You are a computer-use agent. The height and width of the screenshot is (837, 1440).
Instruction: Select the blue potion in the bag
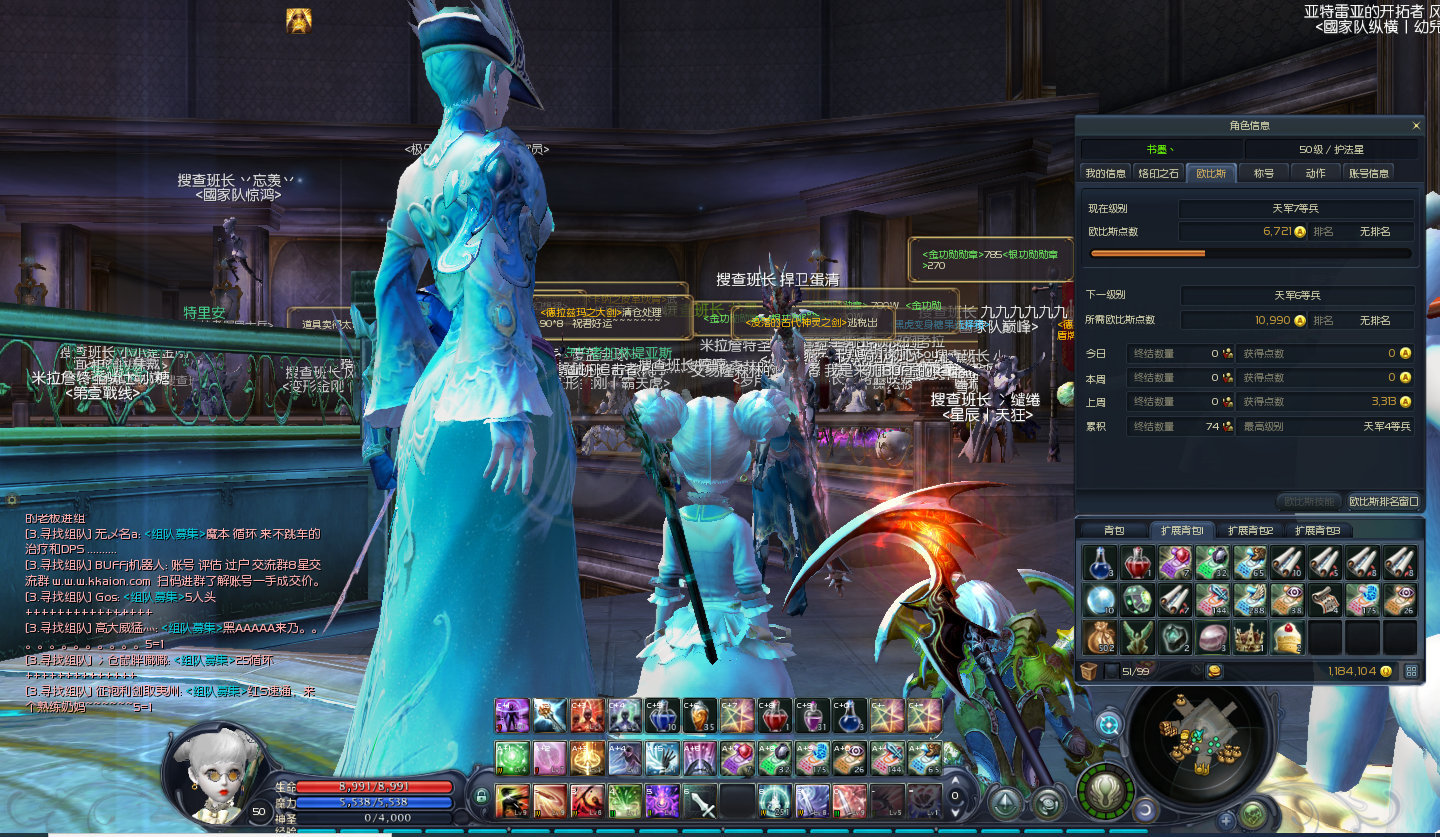(x=1100, y=561)
